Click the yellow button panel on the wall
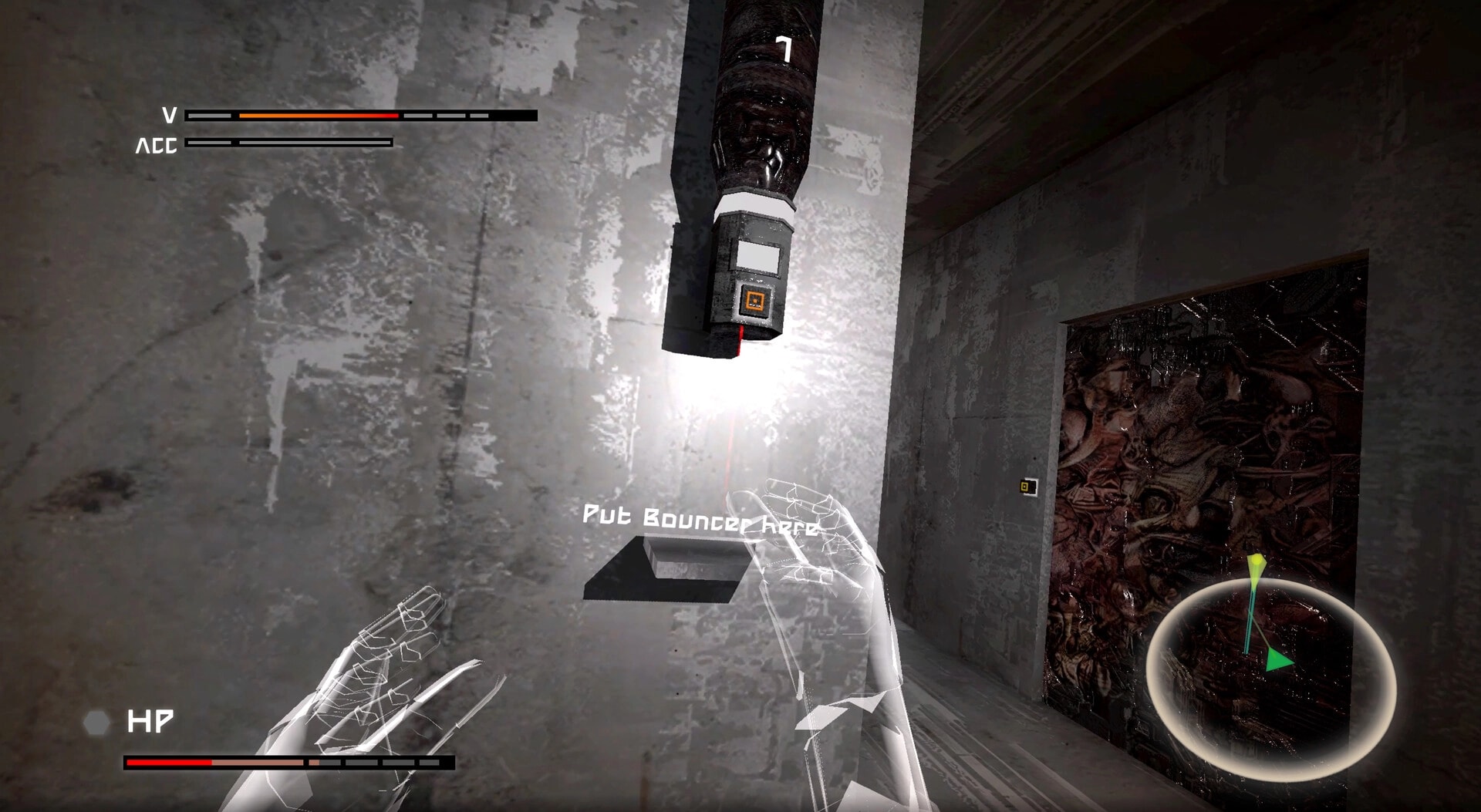Screen dimensions: 1481x812 click(x=1028, y=485)
